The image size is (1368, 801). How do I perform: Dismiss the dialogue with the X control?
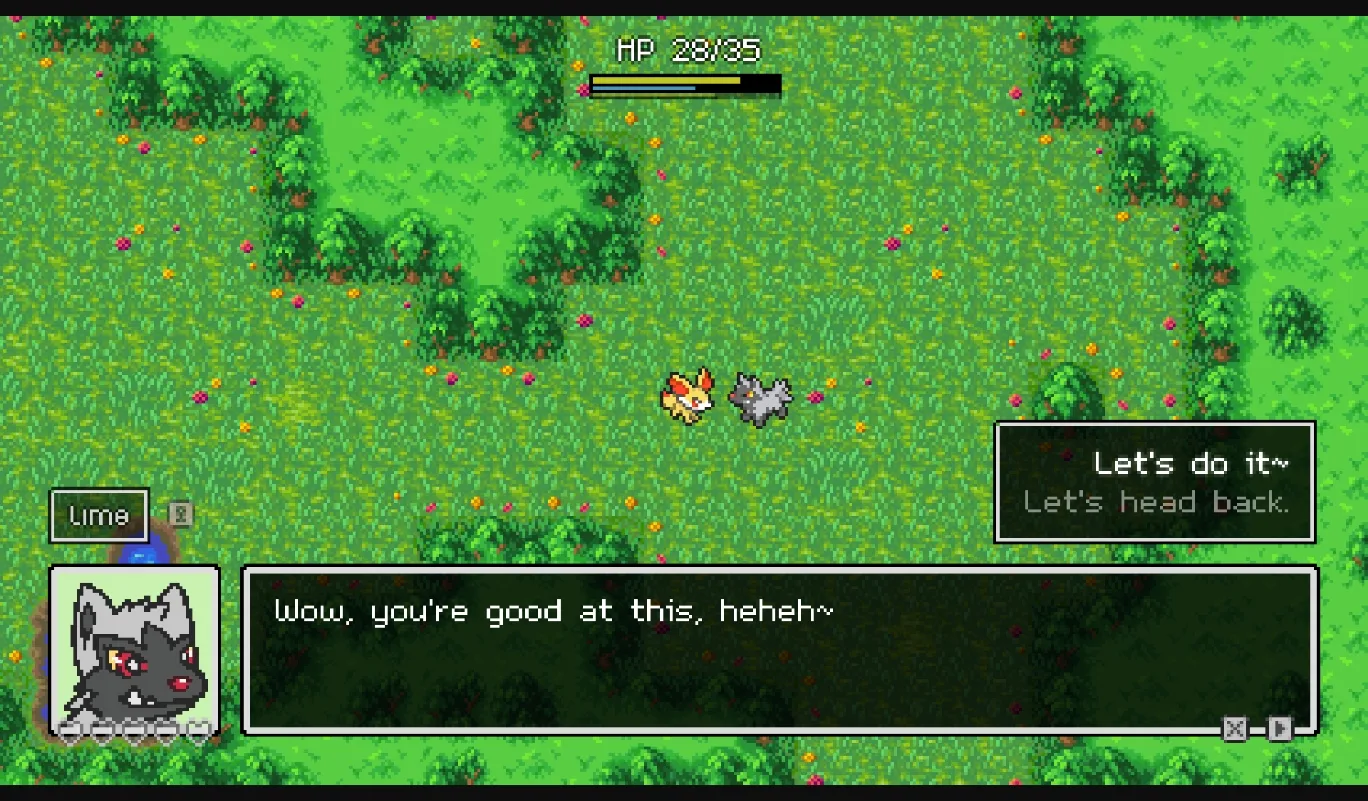click(1235, 729)
